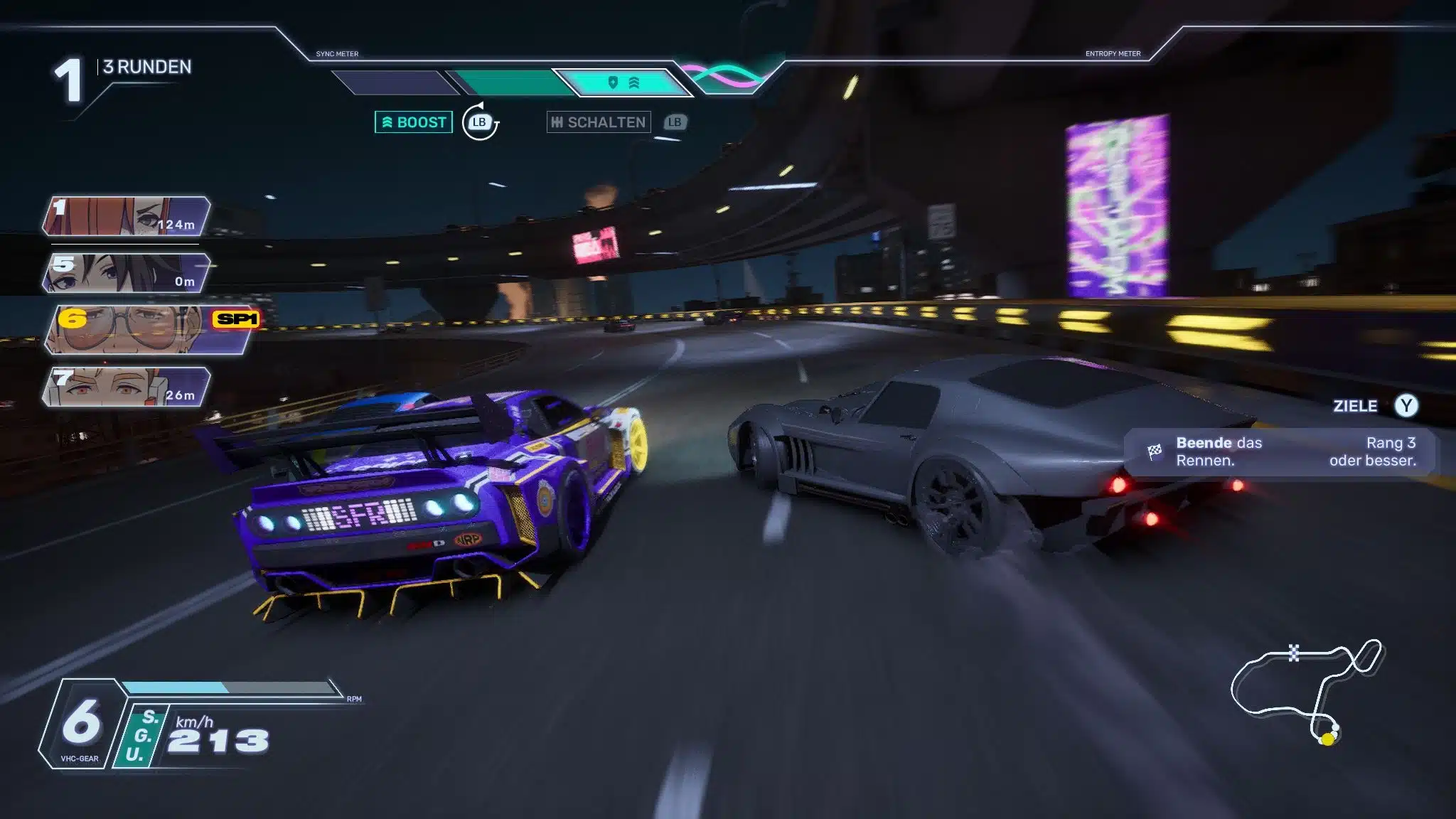The image size is (1456, 819).
Task: Select the SCHALTEN gear-shift label
Action: click(x=599, y=122)
